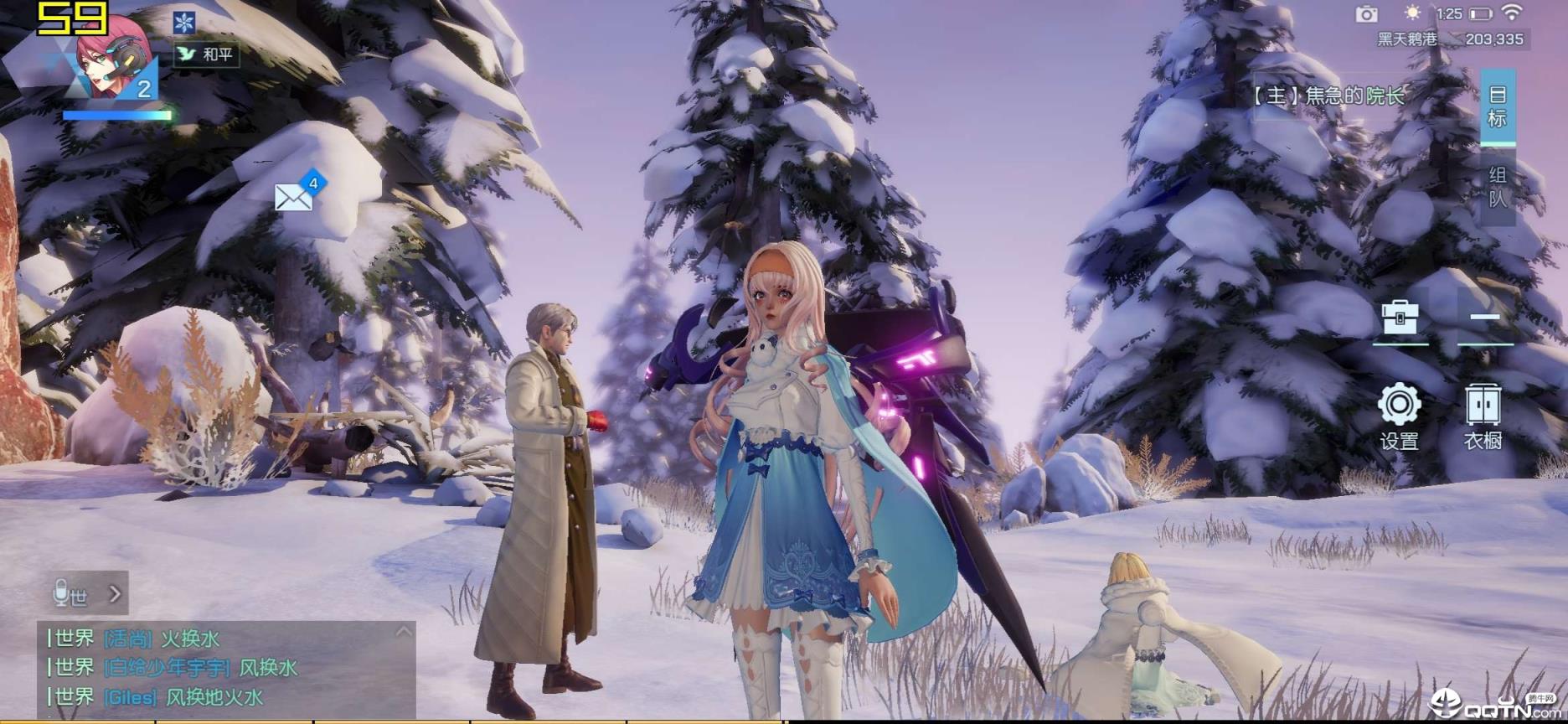Screen dimensions: 1568x724
Task: Switch to the 组队 team tab
Action: coord(1498,187)
